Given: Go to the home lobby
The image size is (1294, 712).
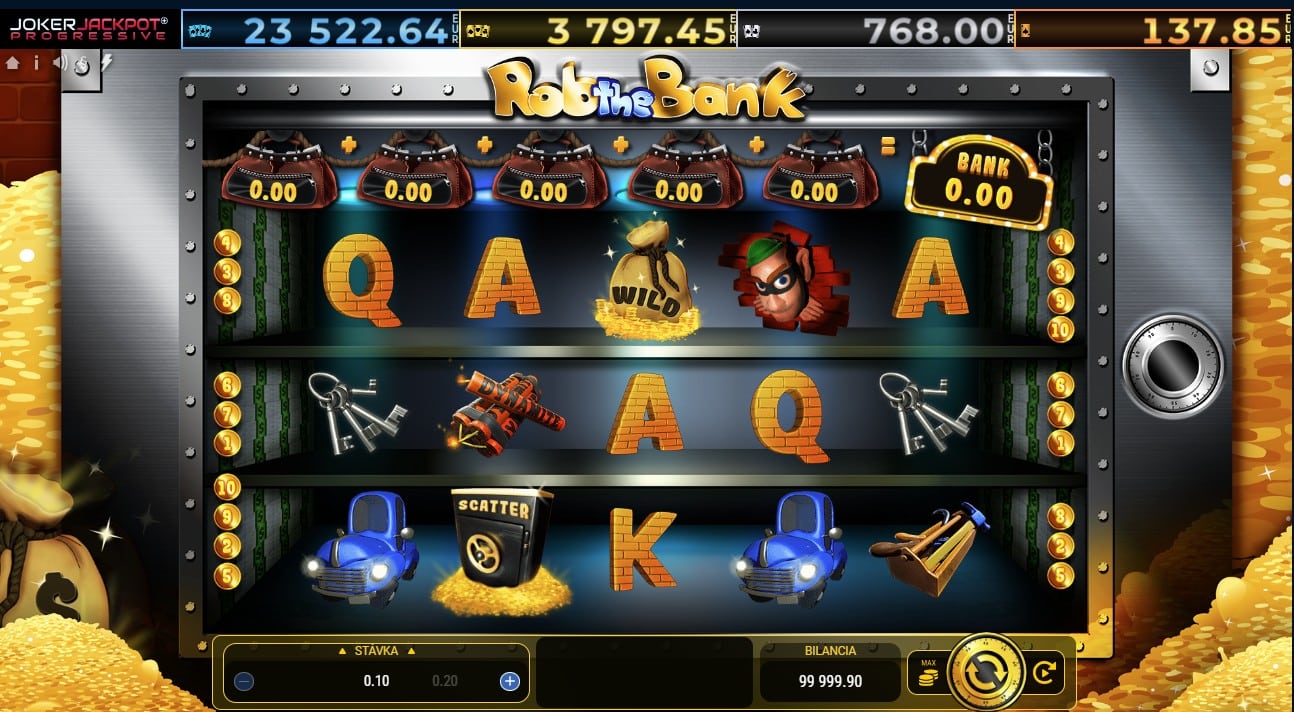Looking at the screenshot, I should tap(13, 62).
